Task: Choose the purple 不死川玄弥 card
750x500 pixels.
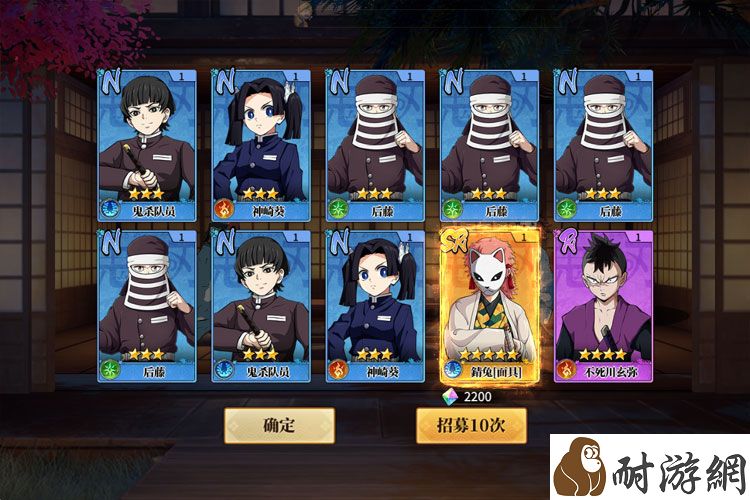Action: pyautogui.click(x=603, y=305)
